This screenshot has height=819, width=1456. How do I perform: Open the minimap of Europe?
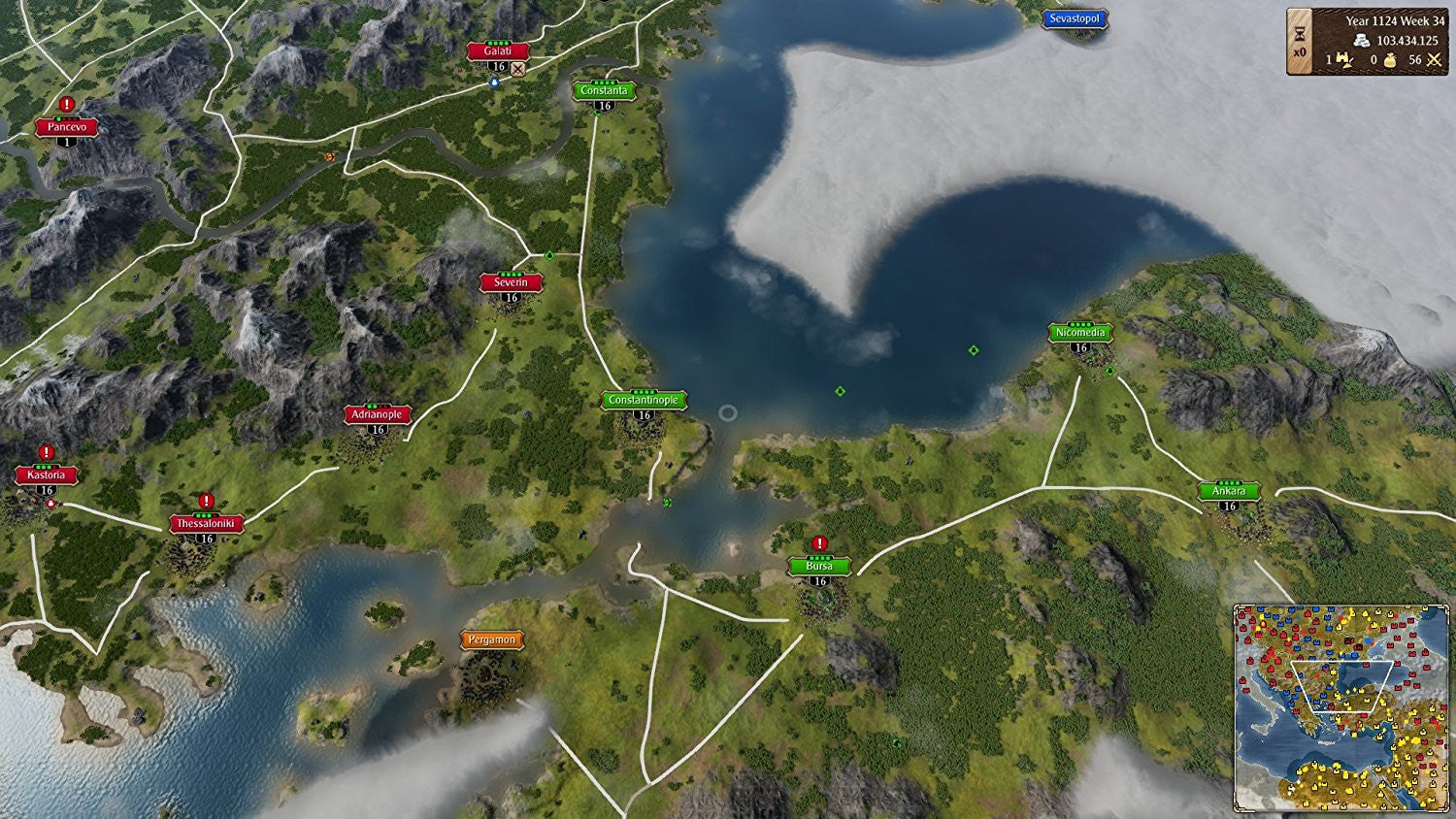(1340, 707)
